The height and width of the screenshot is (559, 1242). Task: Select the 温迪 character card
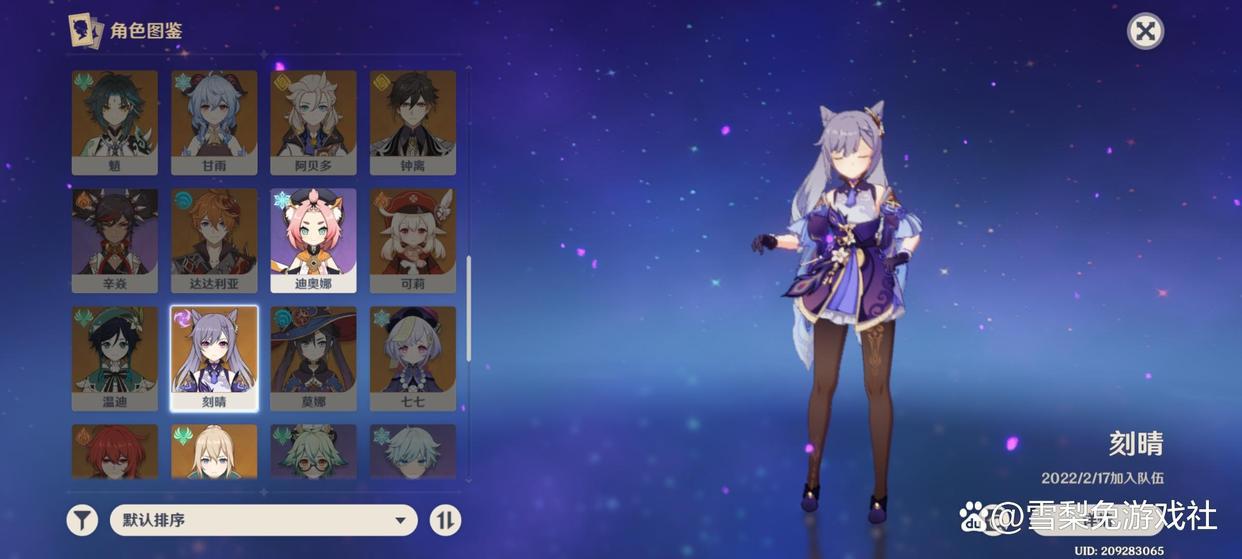point(115,358)
